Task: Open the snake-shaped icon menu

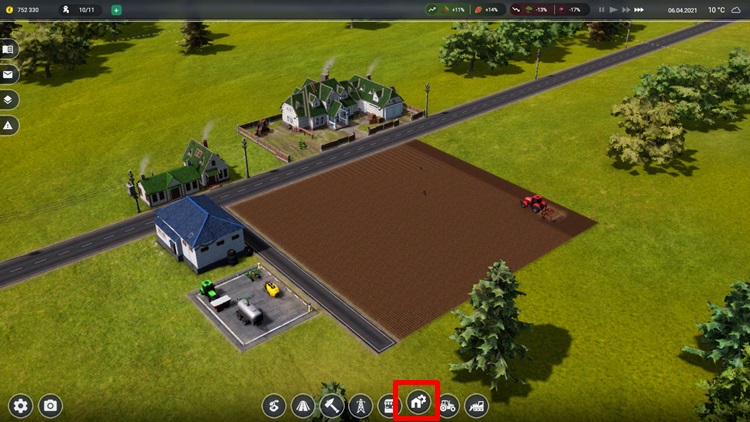Action: [x=274, y=405]
